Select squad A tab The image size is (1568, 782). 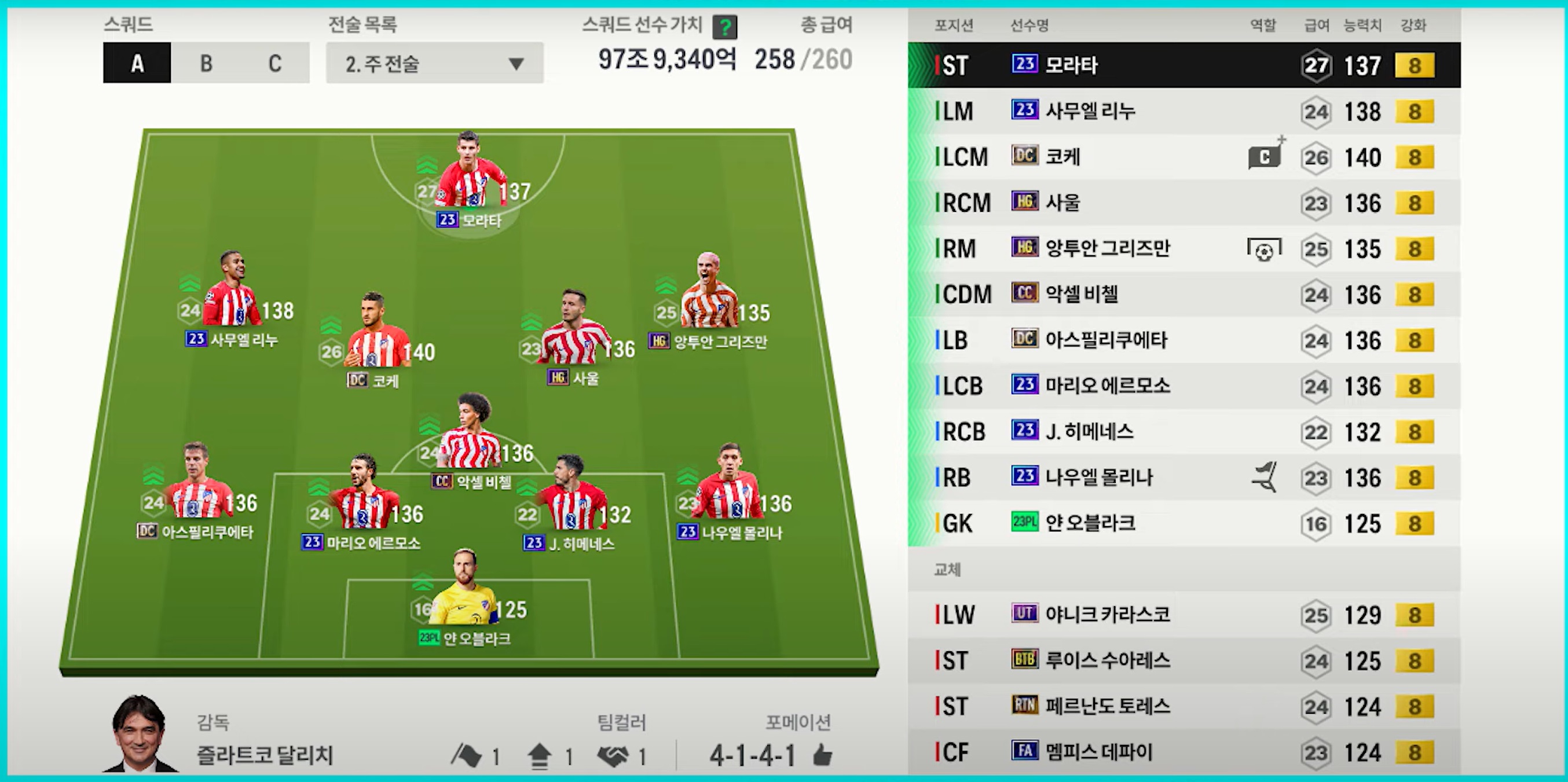click(x=137, y=63)
